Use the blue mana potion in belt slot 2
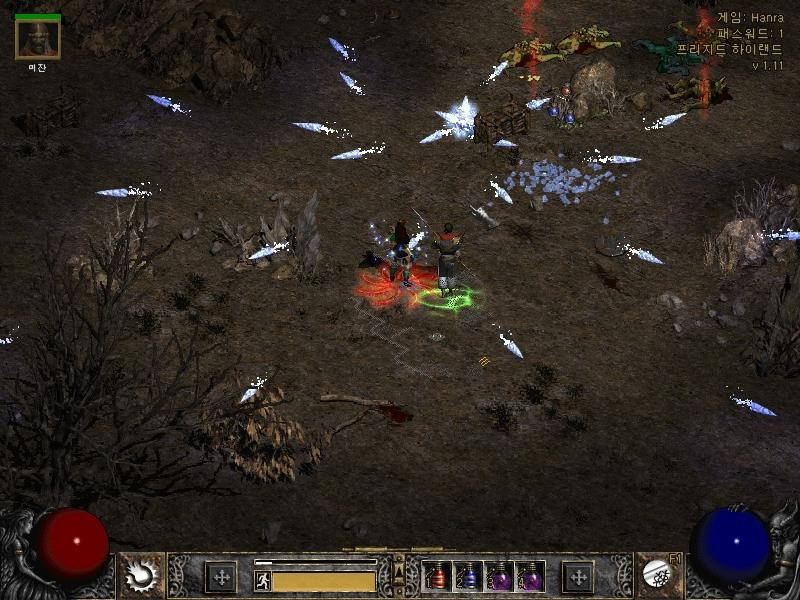 pyautogui.click(x=468, y=577)
